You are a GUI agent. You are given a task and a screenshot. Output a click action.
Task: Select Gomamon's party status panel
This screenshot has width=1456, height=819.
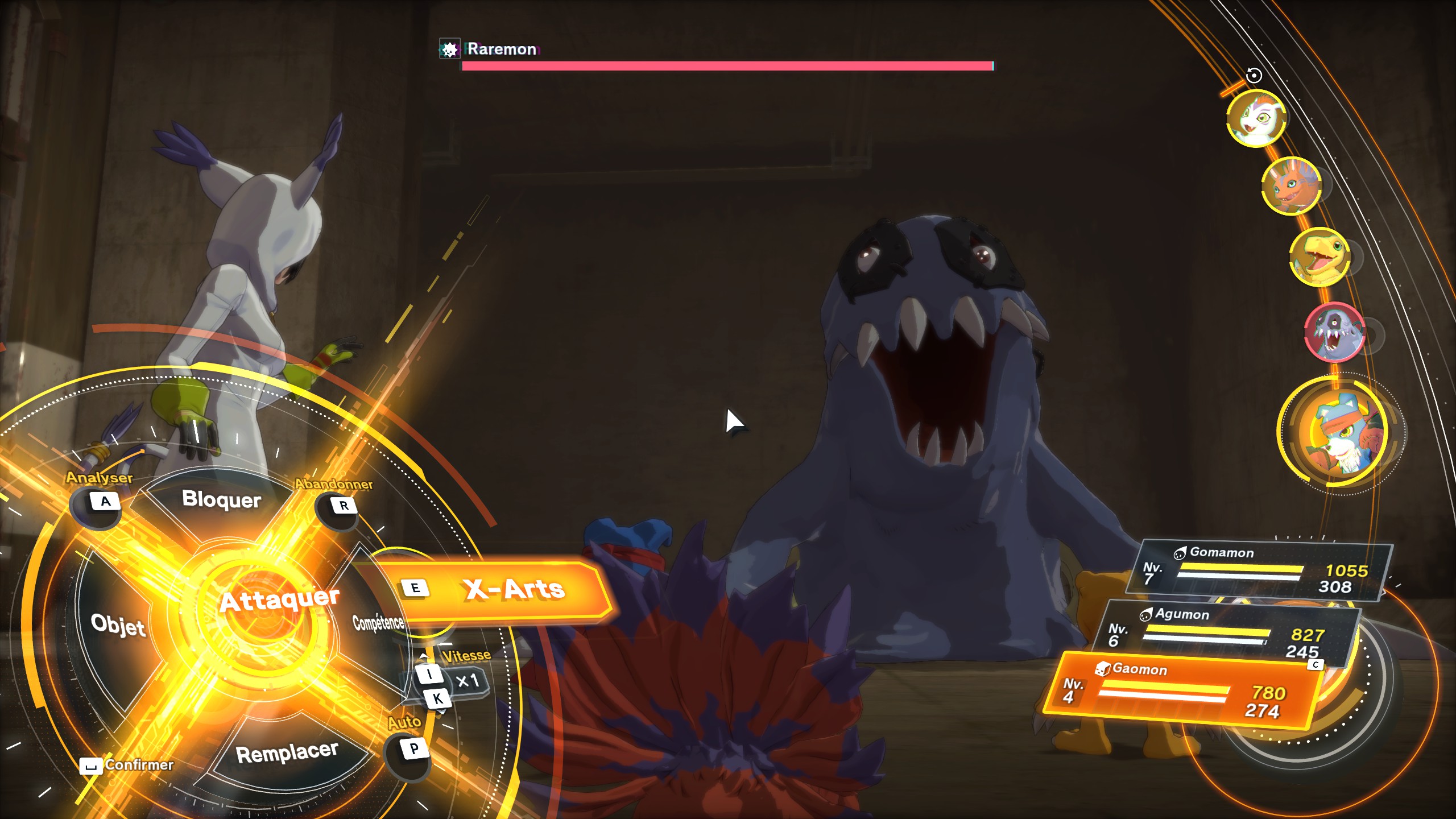coord(1259,572)
